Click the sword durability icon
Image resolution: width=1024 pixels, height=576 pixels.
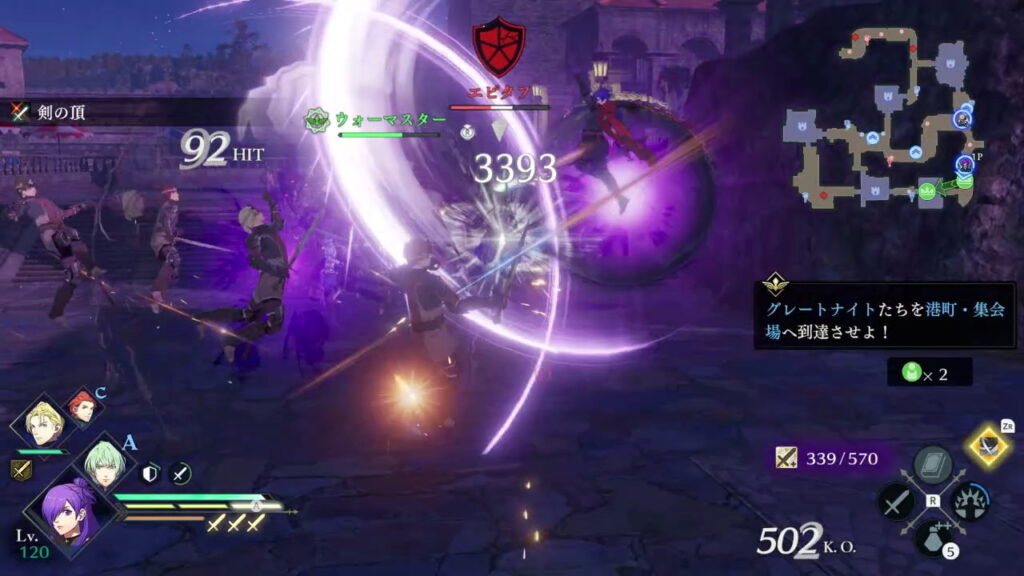pos(787,459)
